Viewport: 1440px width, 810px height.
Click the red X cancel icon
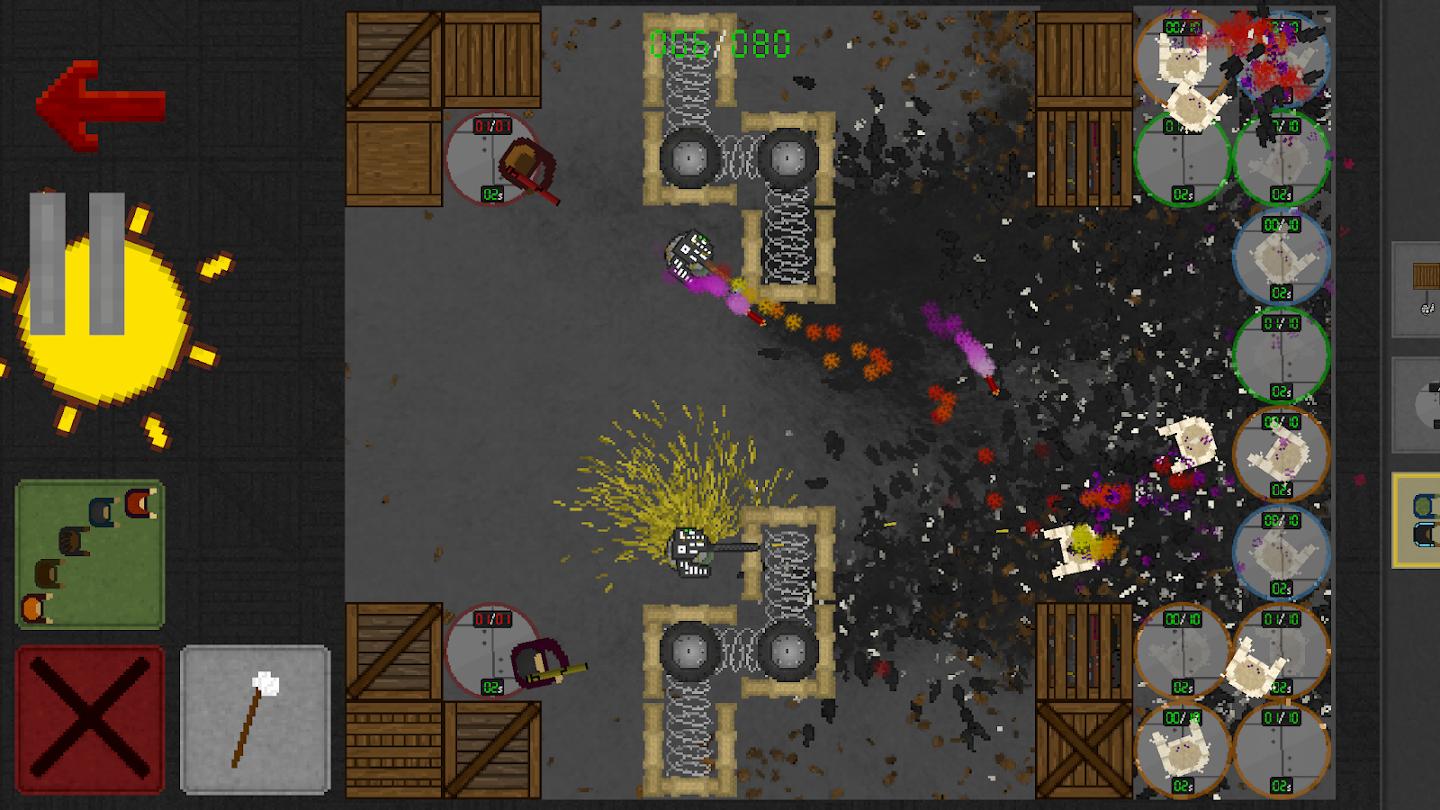[x=88, y=720]
